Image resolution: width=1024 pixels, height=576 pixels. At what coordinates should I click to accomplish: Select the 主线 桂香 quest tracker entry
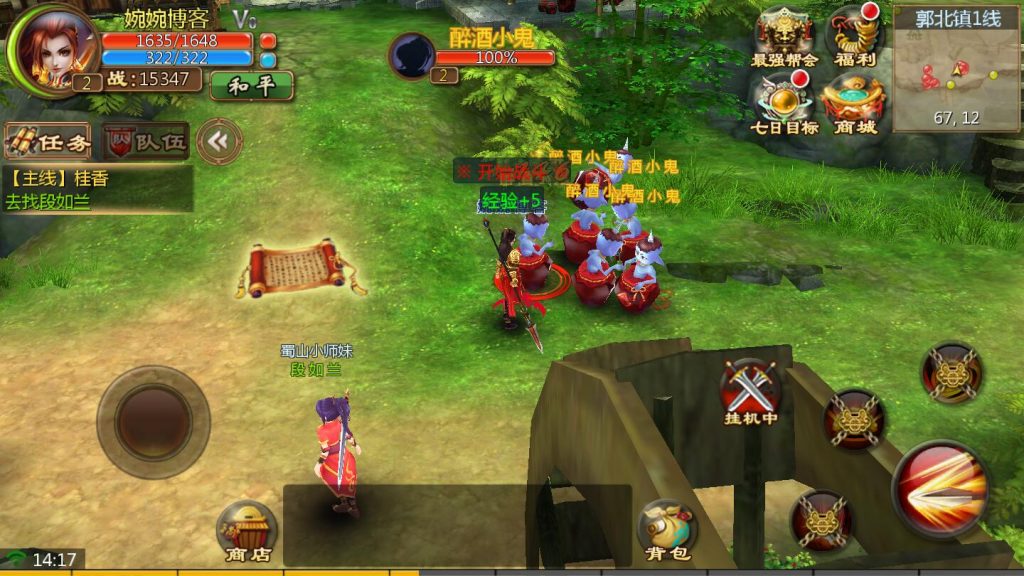(97, 189)
